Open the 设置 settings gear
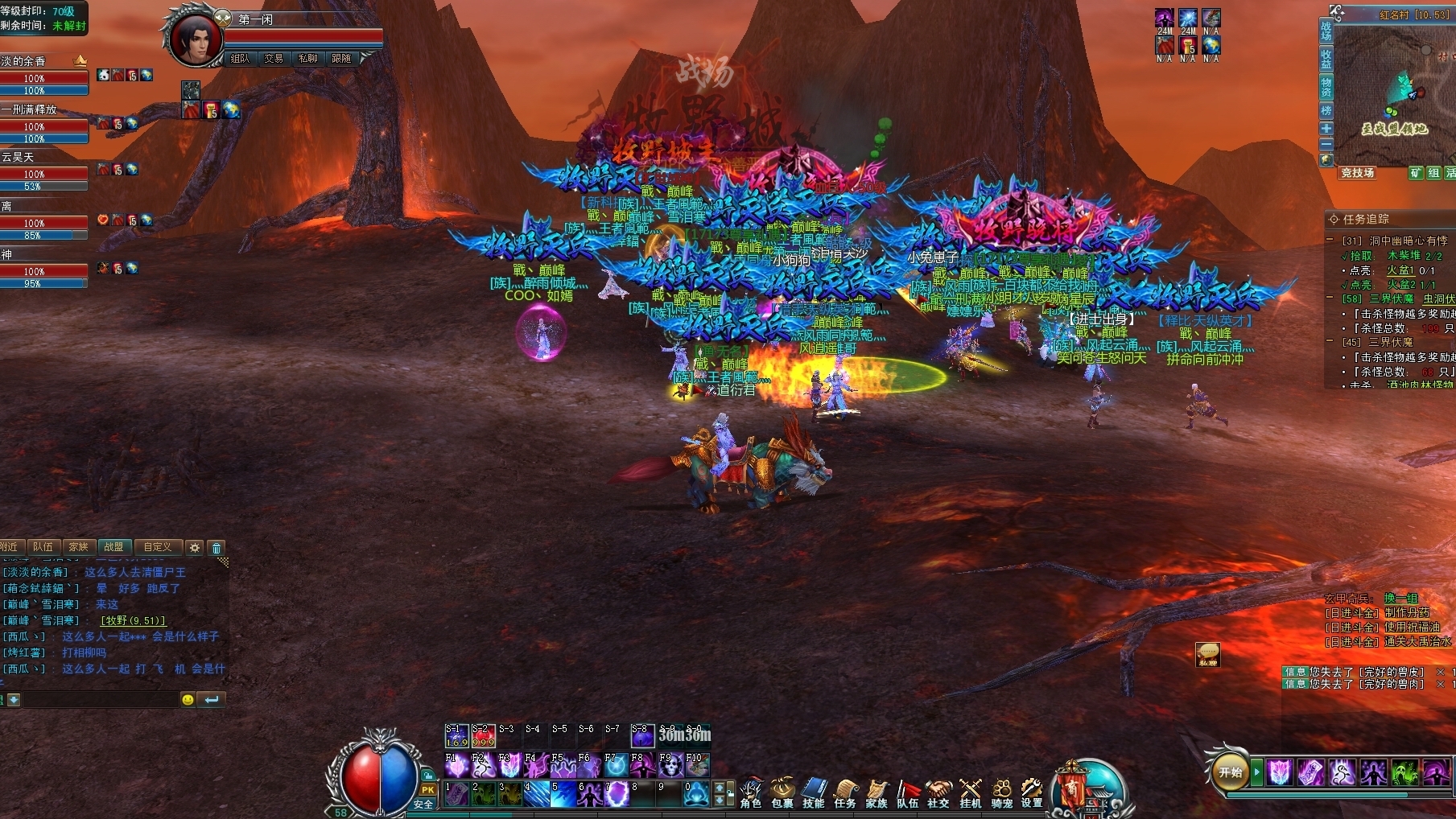Screen dimensions: 1456x819 pyautogui.click(x=1032, y=792)
